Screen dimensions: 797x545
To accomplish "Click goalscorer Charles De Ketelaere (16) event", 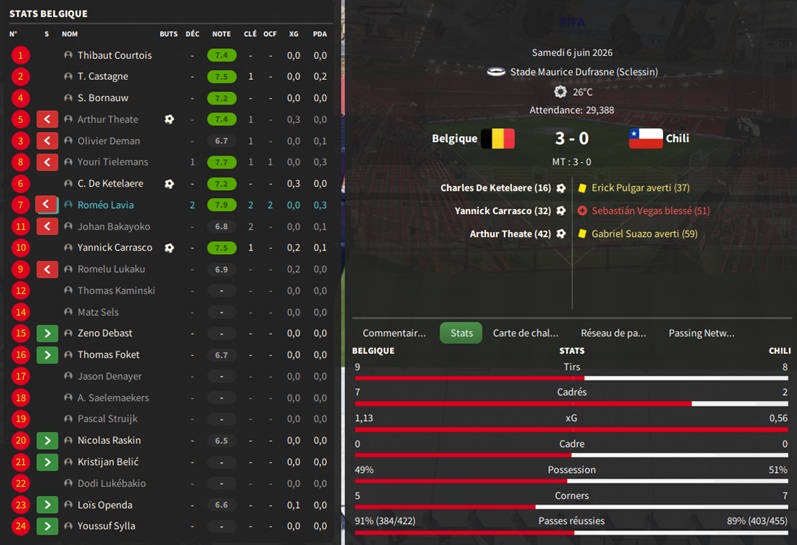I will 496,188.
